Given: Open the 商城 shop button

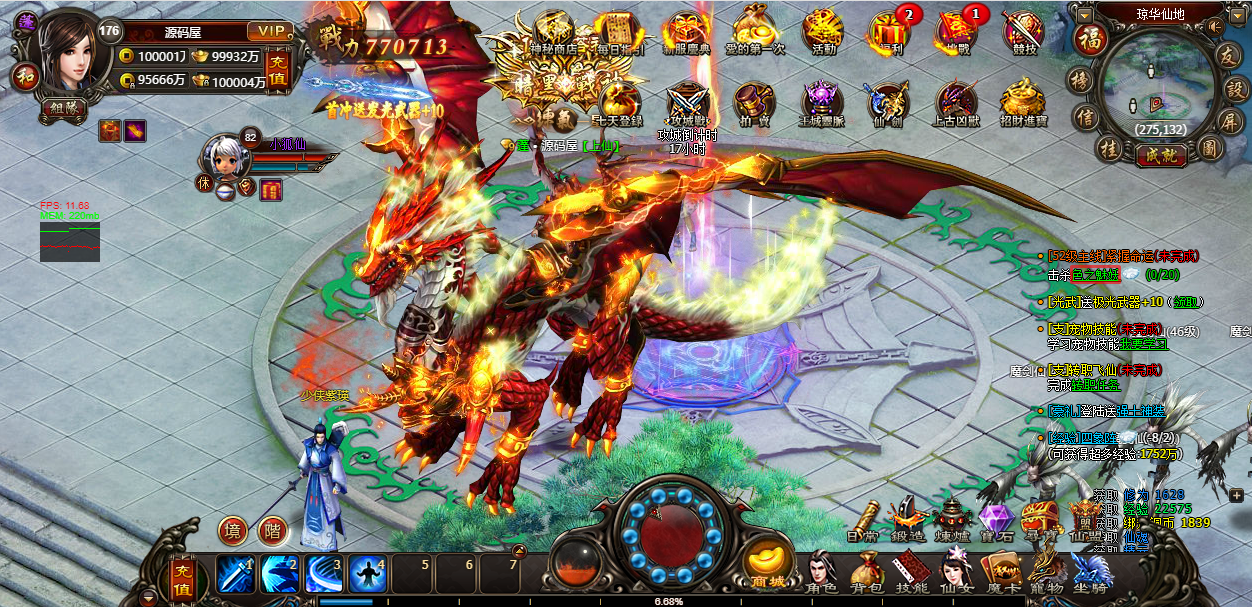Looking at the screenshot, I should (x=768, y=564).
